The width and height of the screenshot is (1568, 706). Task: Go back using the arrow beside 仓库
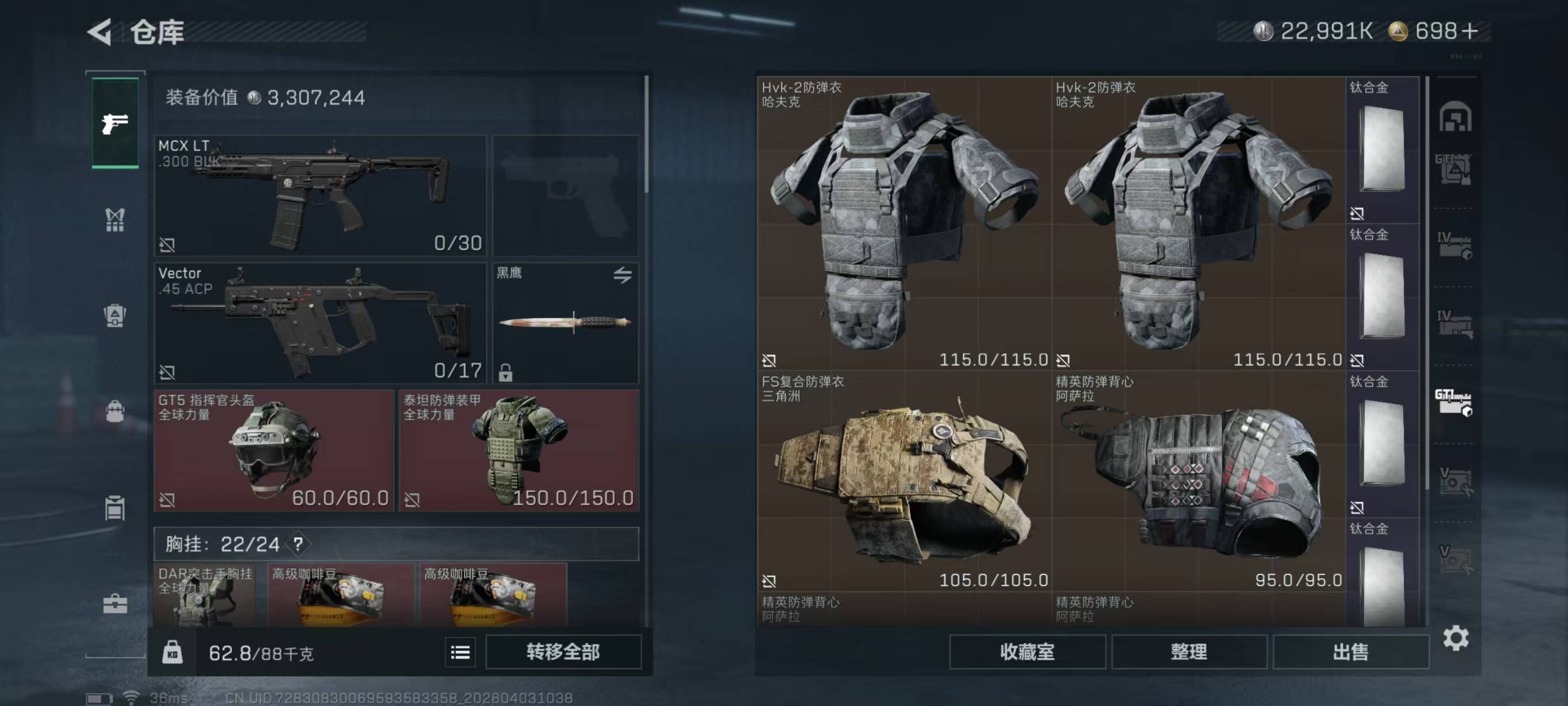pos(100,31)
